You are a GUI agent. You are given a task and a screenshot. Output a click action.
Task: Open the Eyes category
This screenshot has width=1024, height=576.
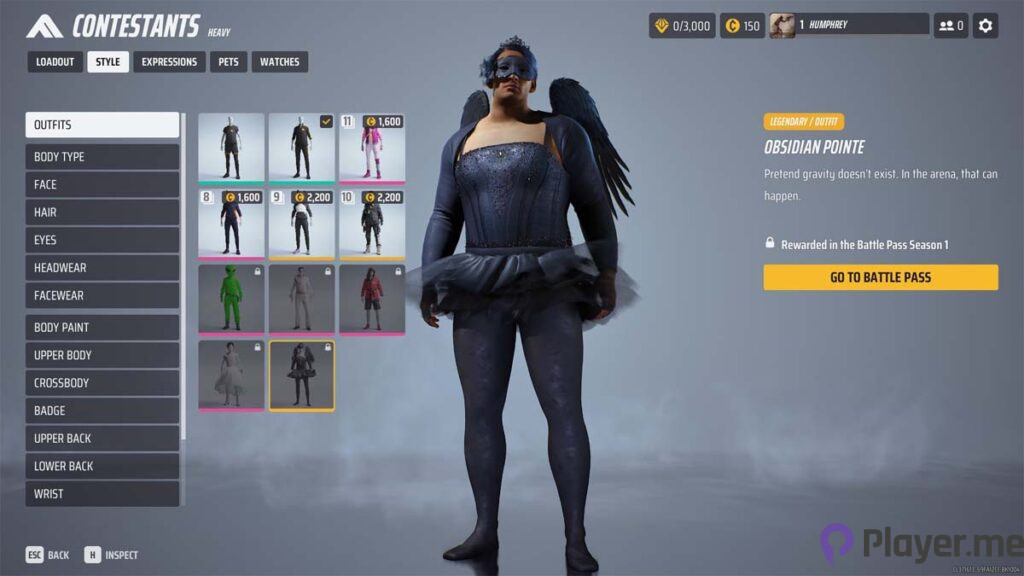click(x=102, y=240)
